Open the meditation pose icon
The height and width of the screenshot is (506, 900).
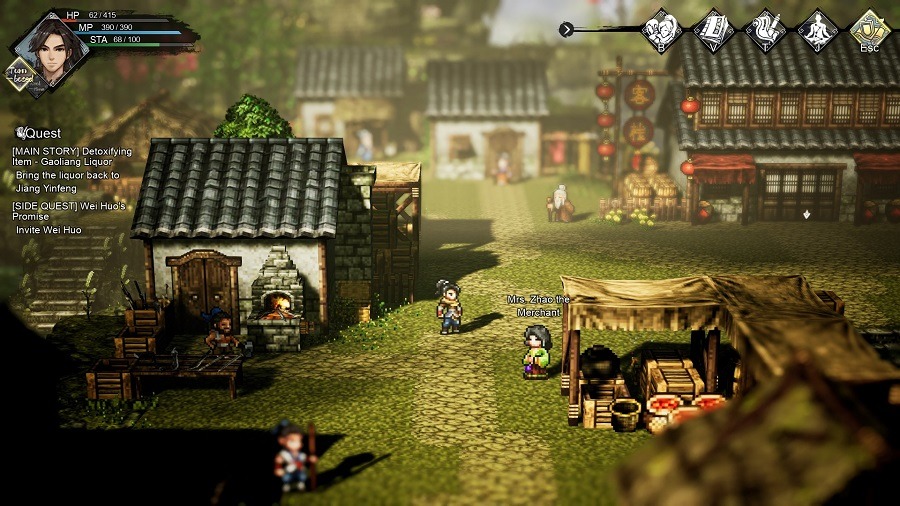(817, 28)
